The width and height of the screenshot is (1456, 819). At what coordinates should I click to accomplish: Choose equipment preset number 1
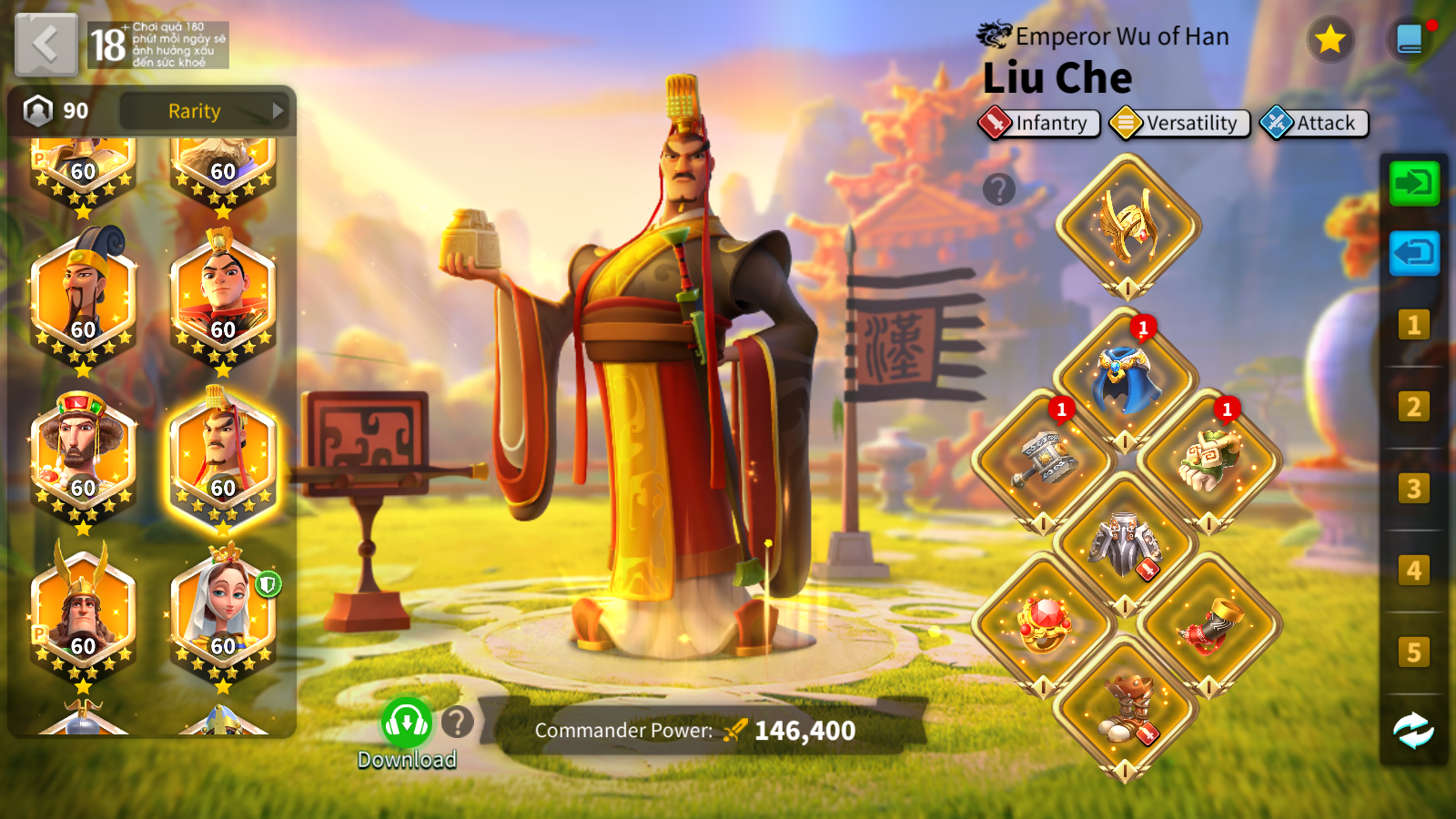point(1413,325)
